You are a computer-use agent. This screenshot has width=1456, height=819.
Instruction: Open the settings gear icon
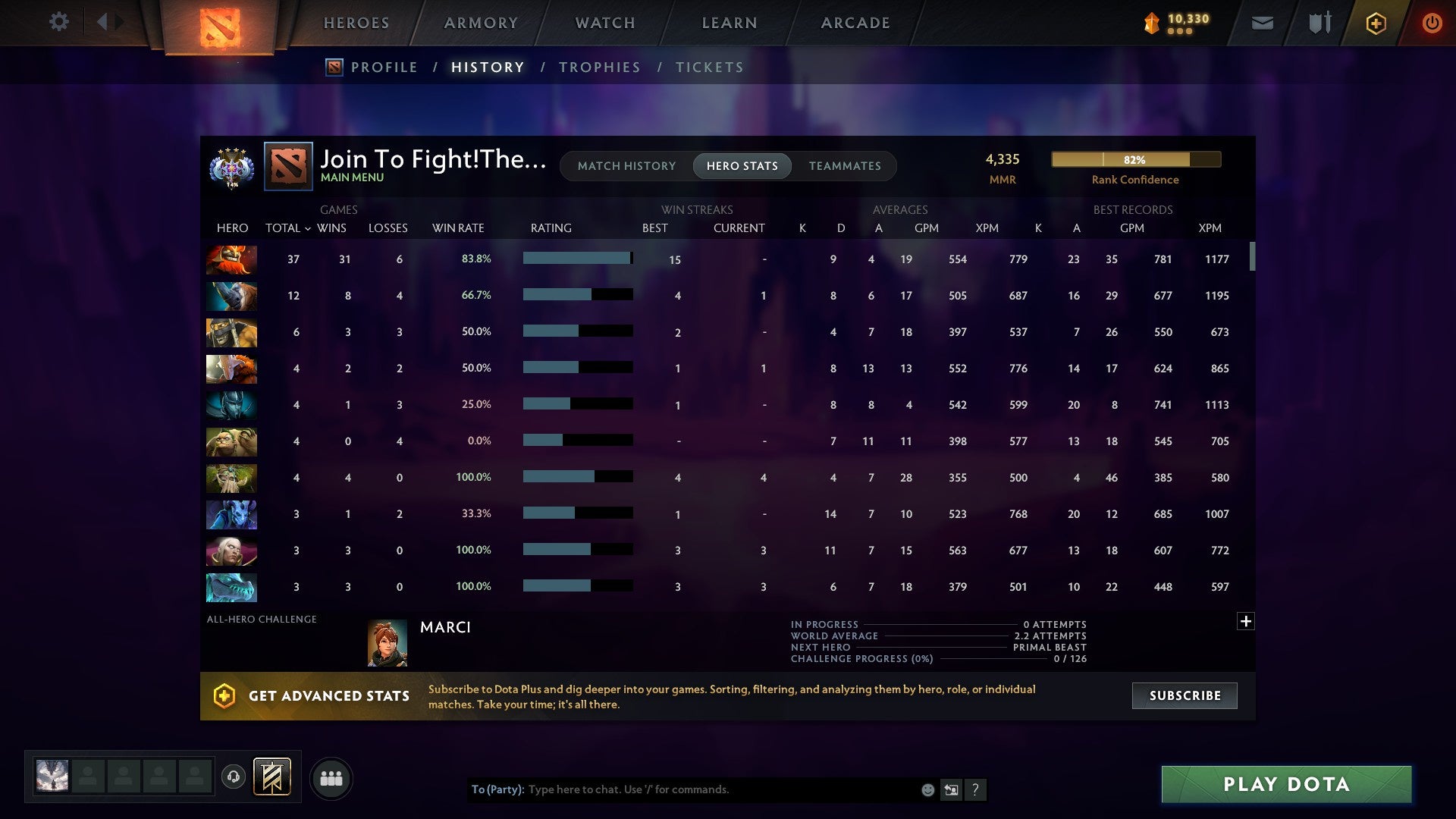point(59,22)
